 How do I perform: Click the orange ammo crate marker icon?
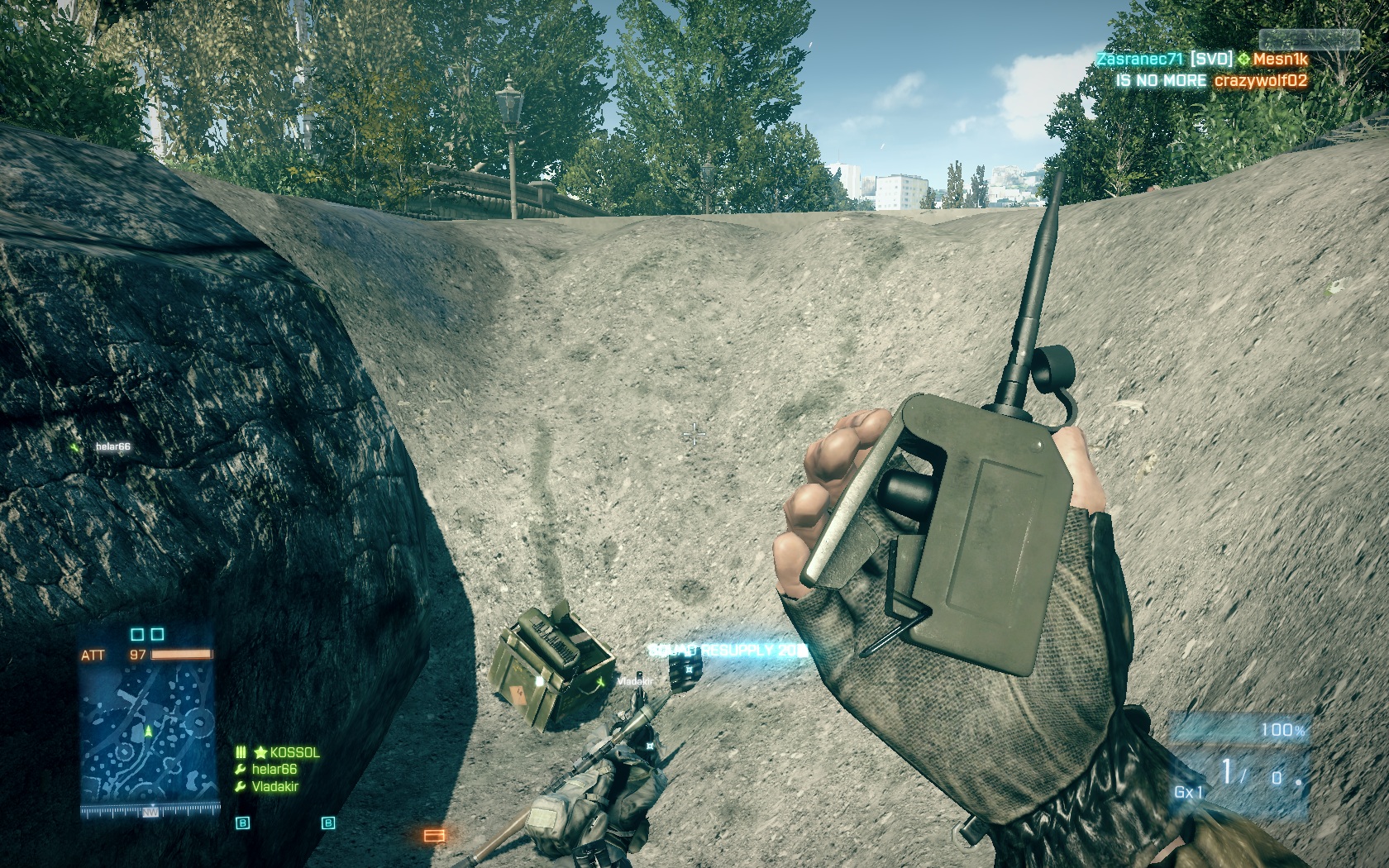pos(434,836)
